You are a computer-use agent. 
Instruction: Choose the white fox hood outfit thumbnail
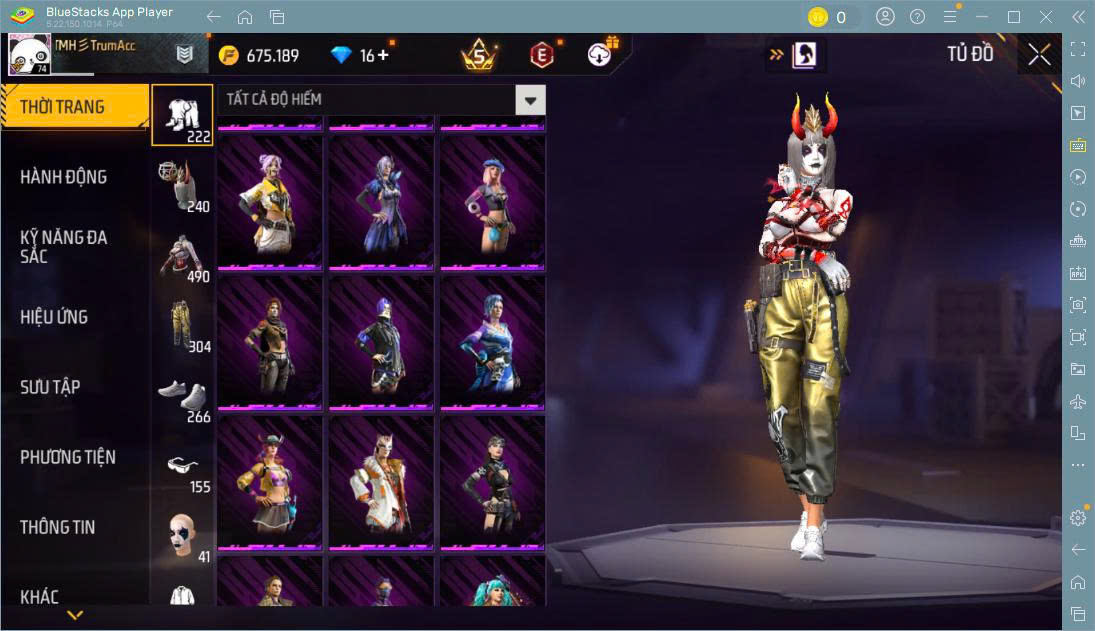(381, 482)
